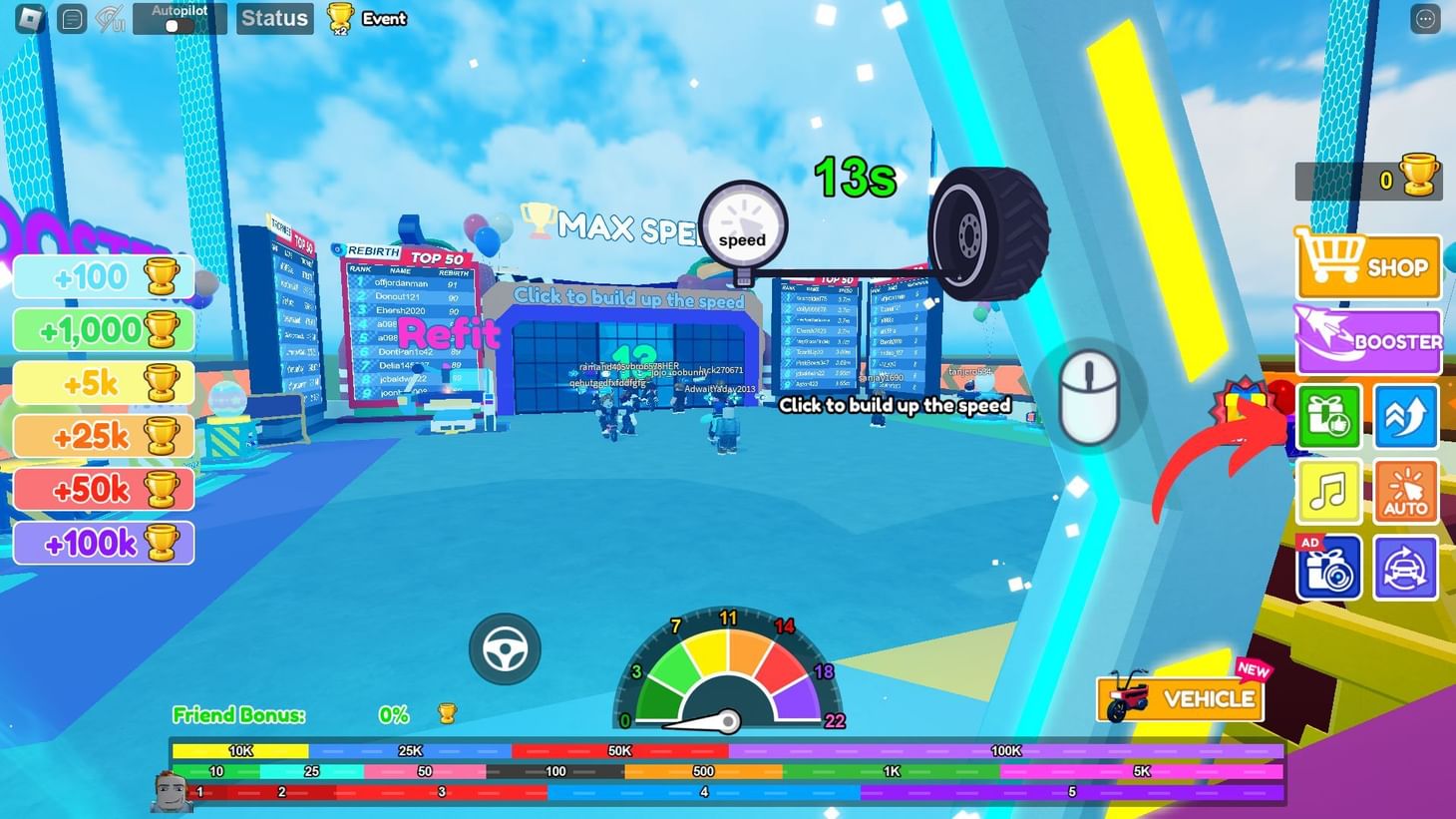Image resolution: width=1456 pixels, height=819 pixels.
Task: Tap the speedometer gauge needle
Action: coord(729,718)
